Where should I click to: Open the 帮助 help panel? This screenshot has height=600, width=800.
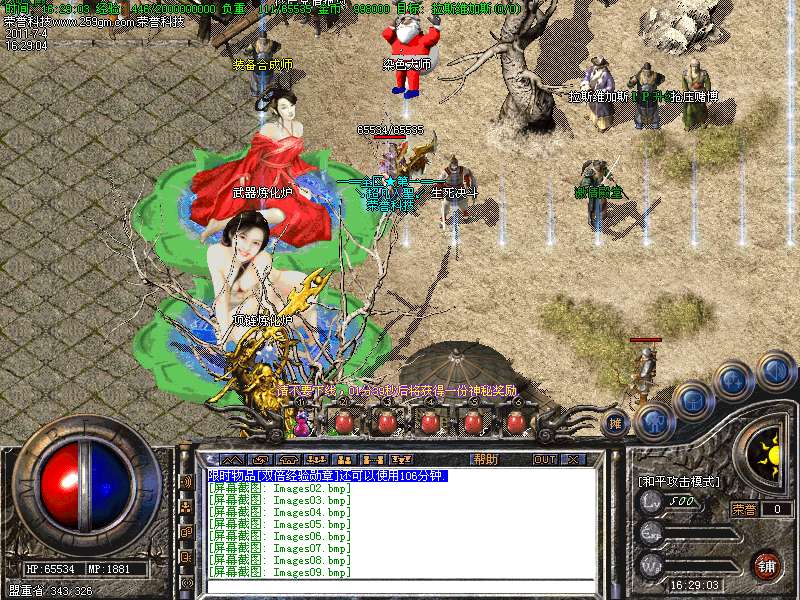tap(485, 459)
